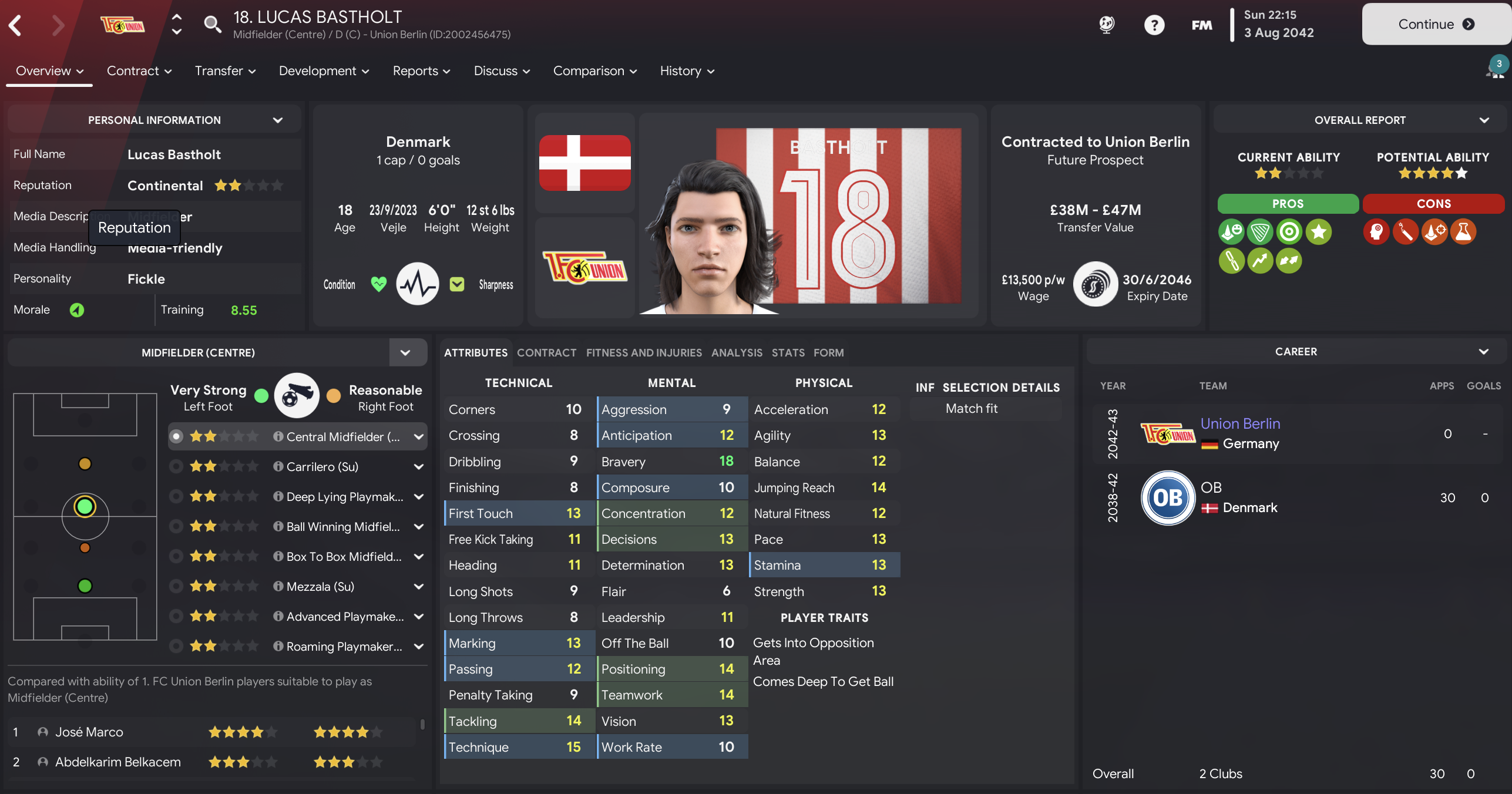The width and height of the screenshot is (1512, 794).
Task: Open the search magnifier
Action: click(212, 24)
